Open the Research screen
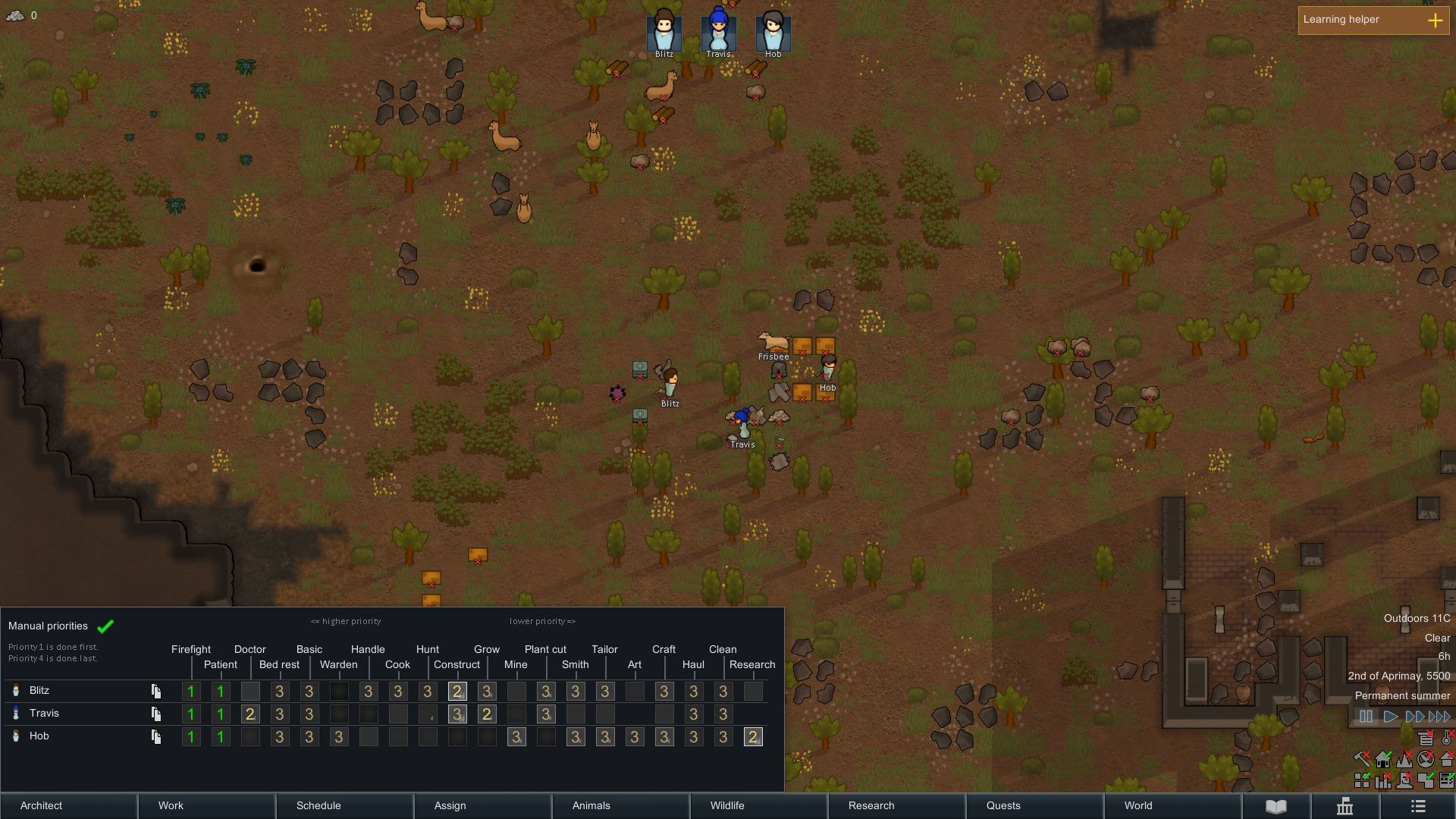Image resolution: width=1456 pixels, height=819 pixels. pyautogui.click(x=870, y=806)
